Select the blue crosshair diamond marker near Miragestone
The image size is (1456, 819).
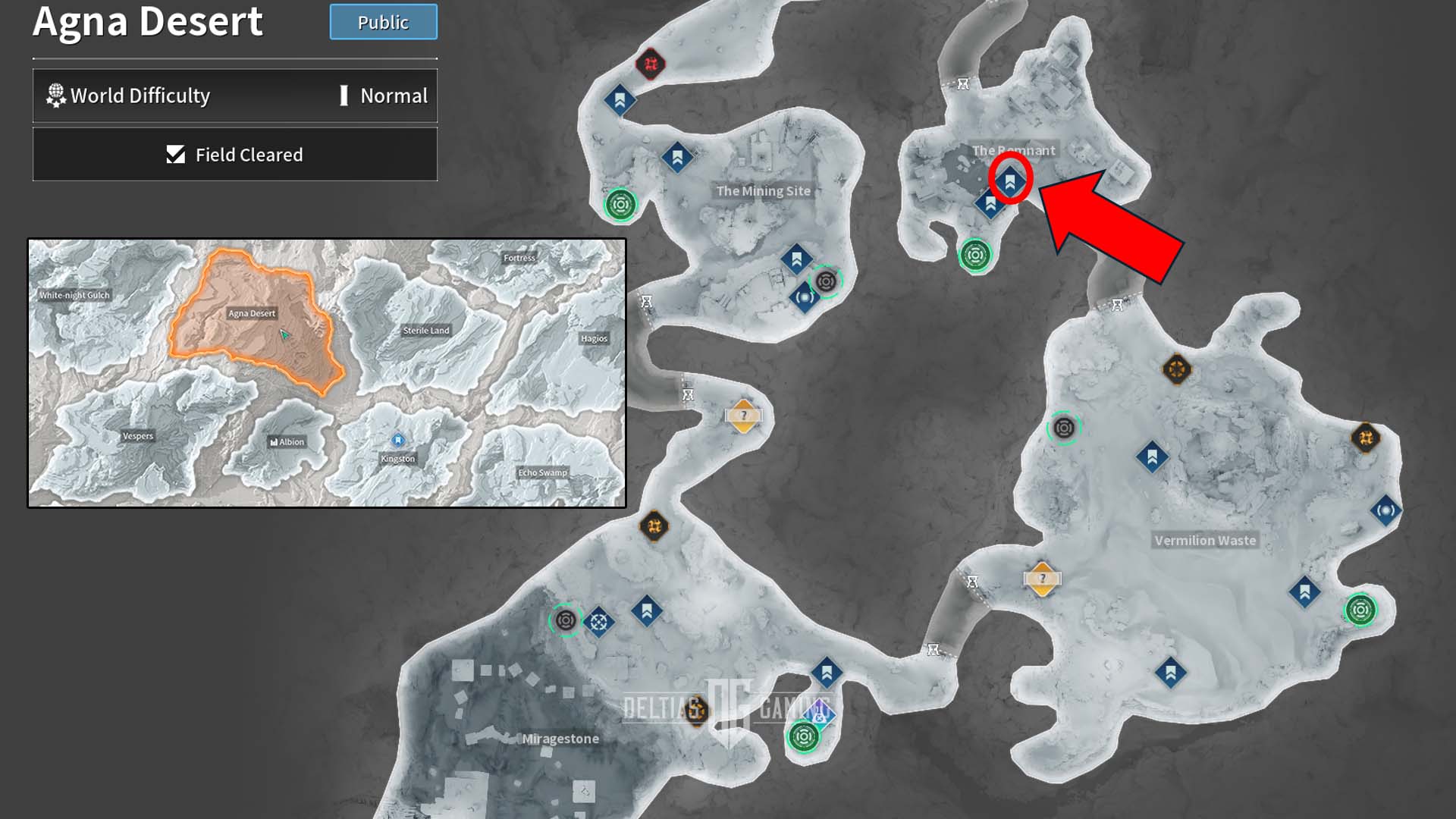coord(598,623)
